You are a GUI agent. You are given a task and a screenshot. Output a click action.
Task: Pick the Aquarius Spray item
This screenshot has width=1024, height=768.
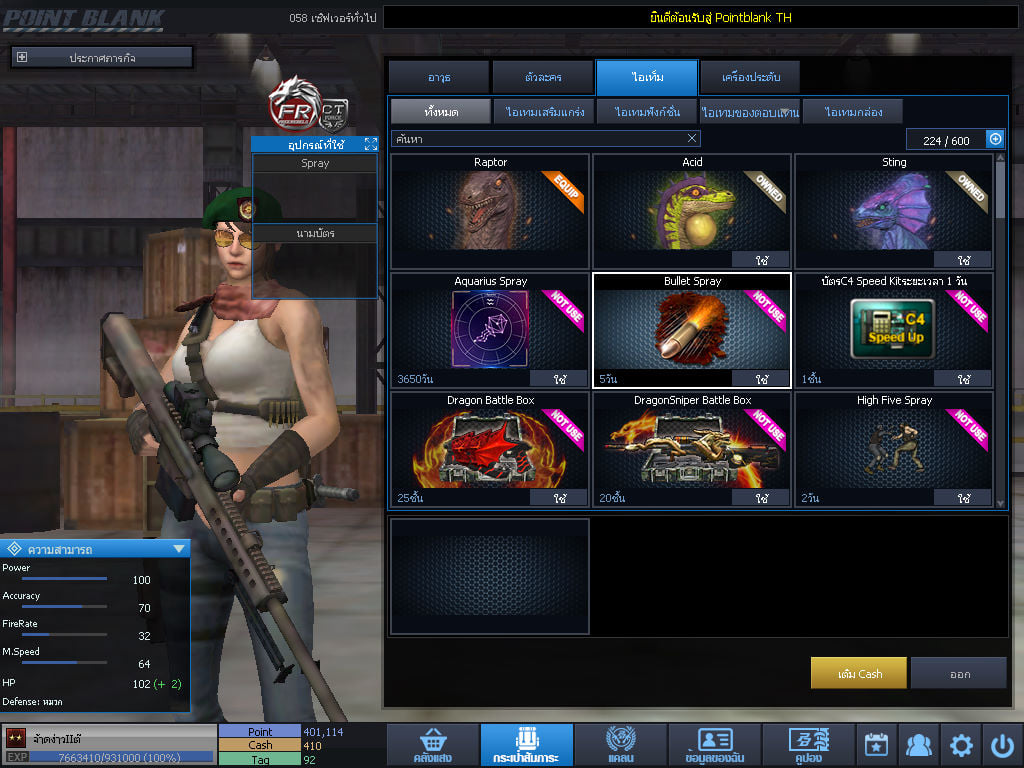(x=490, y=330)
